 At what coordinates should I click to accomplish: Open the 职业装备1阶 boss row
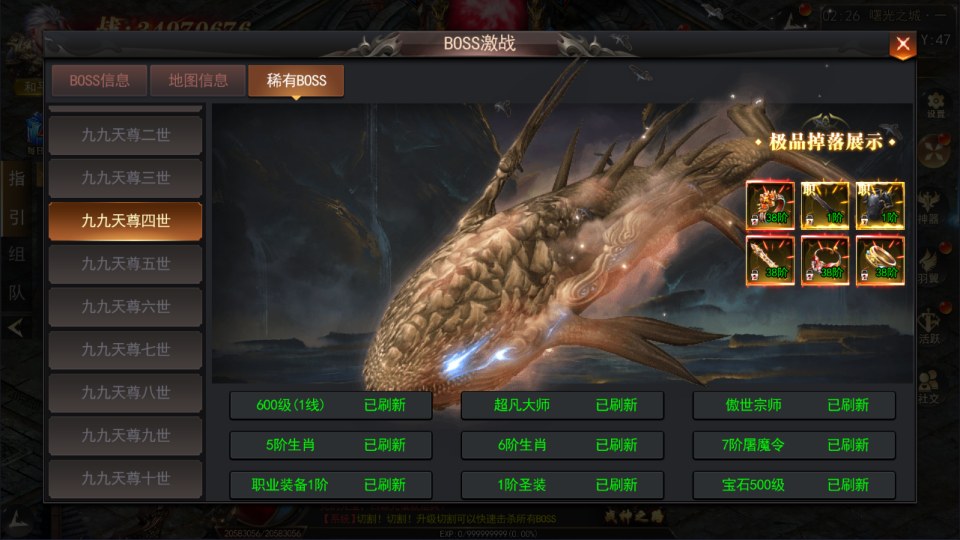click(x=331, y=485)
